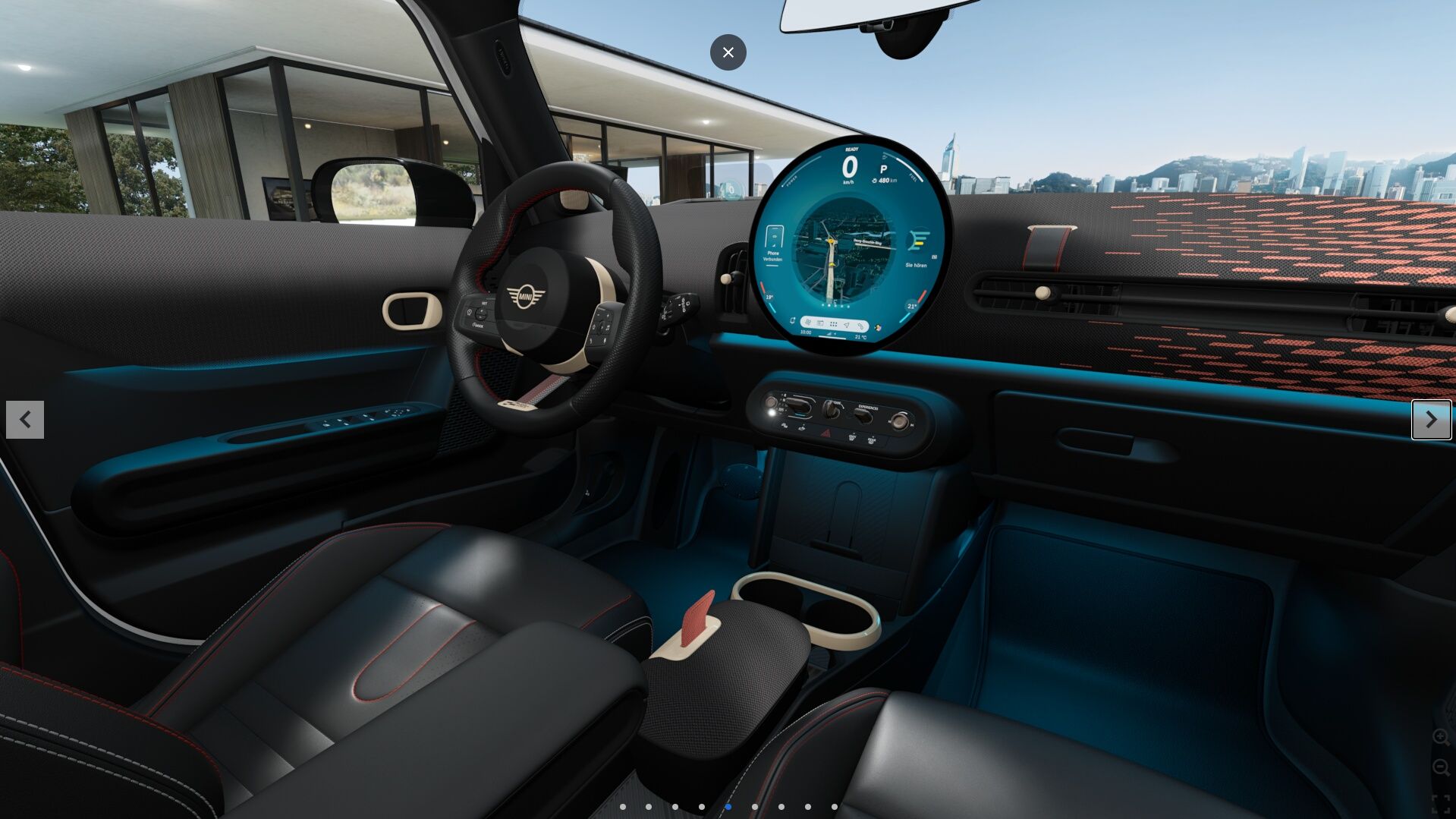
Task: Jump to the last pagination dot
Action: pyautogui.click(x=835, y=807)
